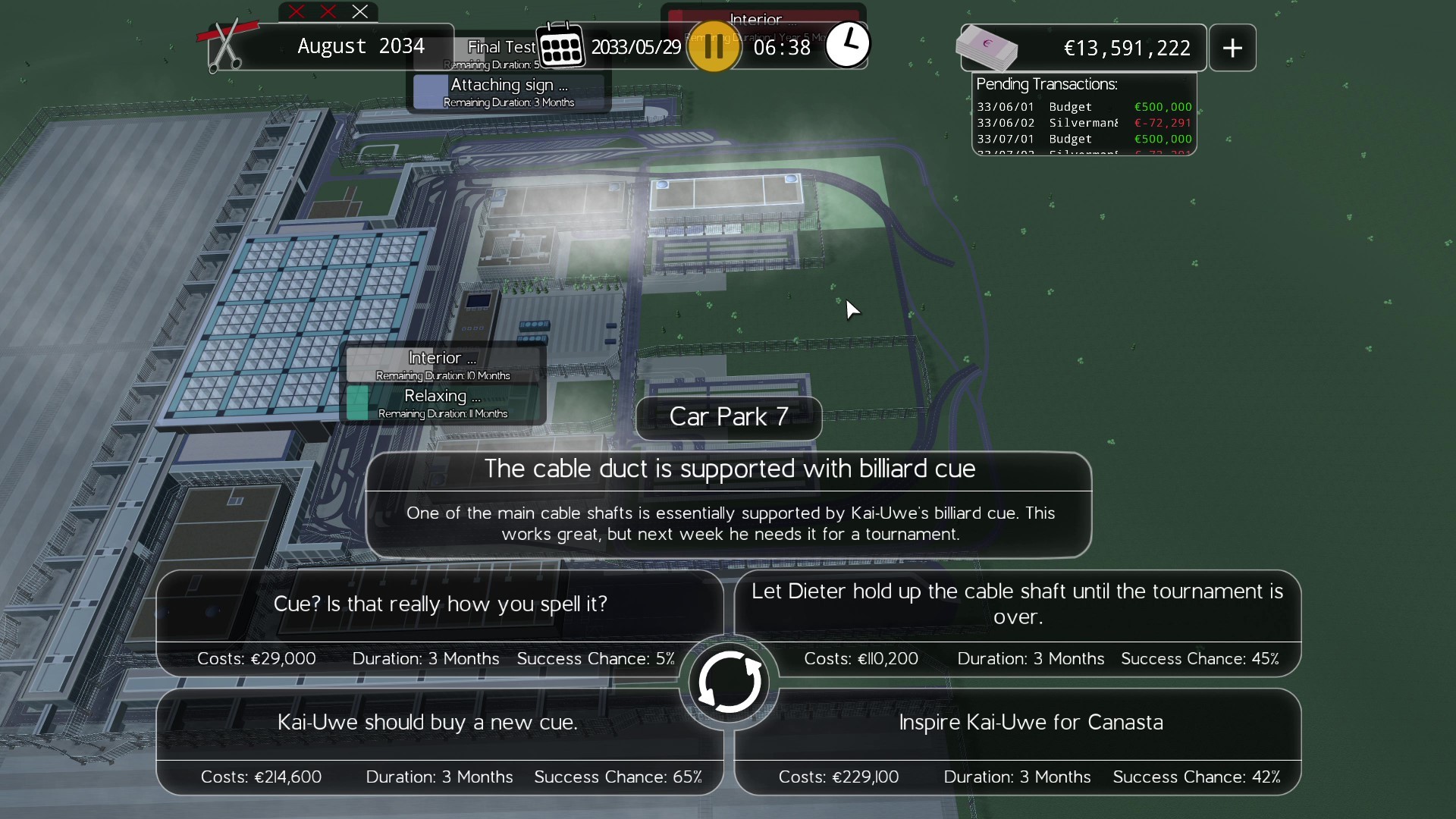
Task: Toggle pause on the game simulation
Action: tap(713, 46)
